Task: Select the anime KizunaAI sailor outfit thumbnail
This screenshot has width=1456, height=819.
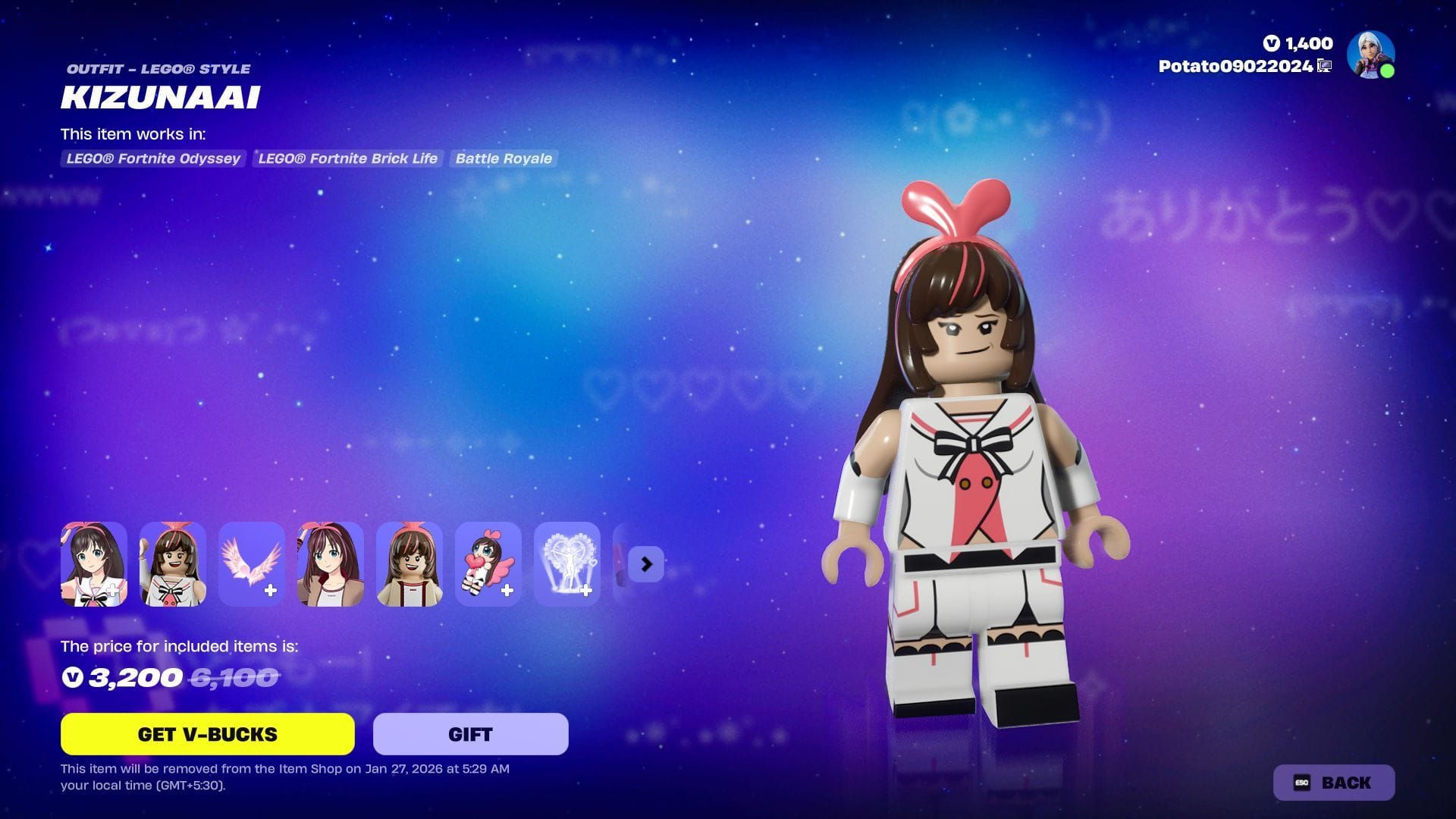Action: (x=94, y=564)
